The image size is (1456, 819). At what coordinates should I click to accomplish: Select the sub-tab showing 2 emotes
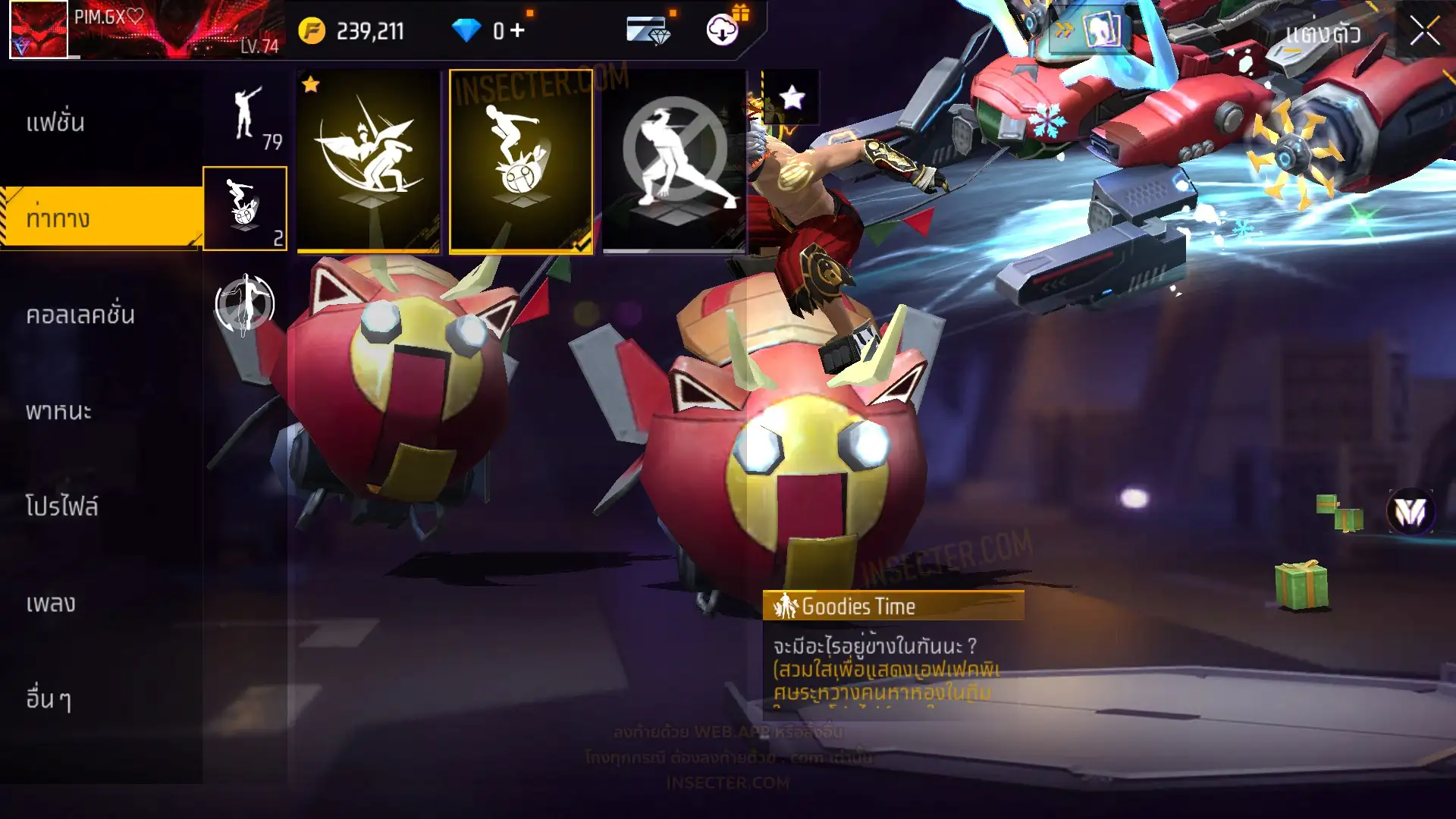[245, 209]
